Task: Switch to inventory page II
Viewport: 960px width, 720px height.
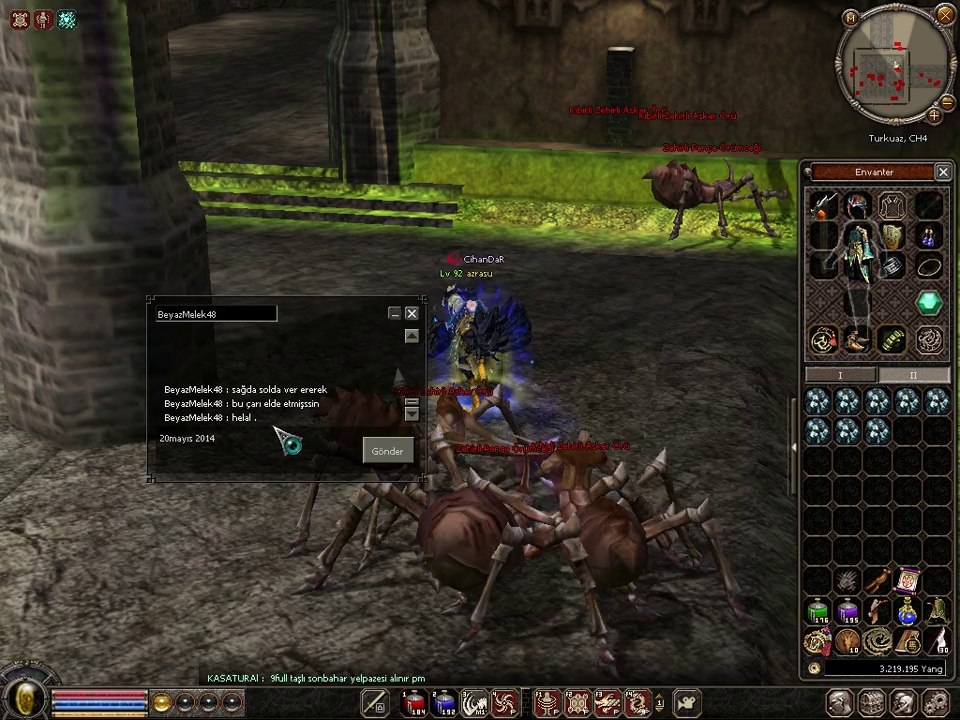Action: [x=913, y=375]
